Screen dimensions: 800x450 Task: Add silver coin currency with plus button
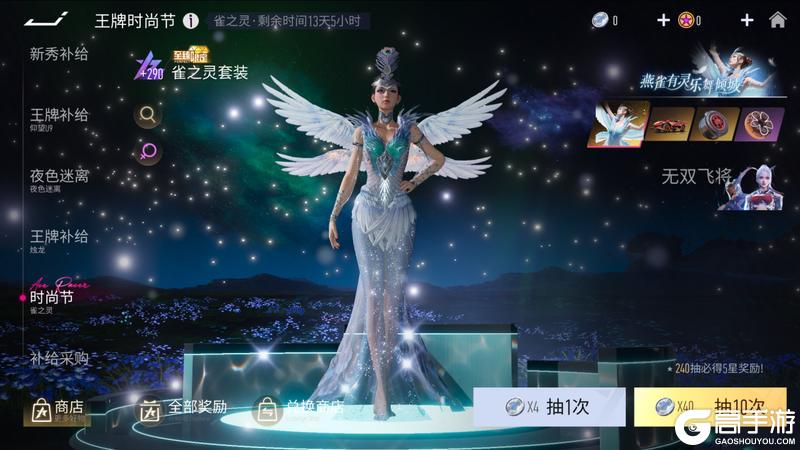tap(663, 20)
